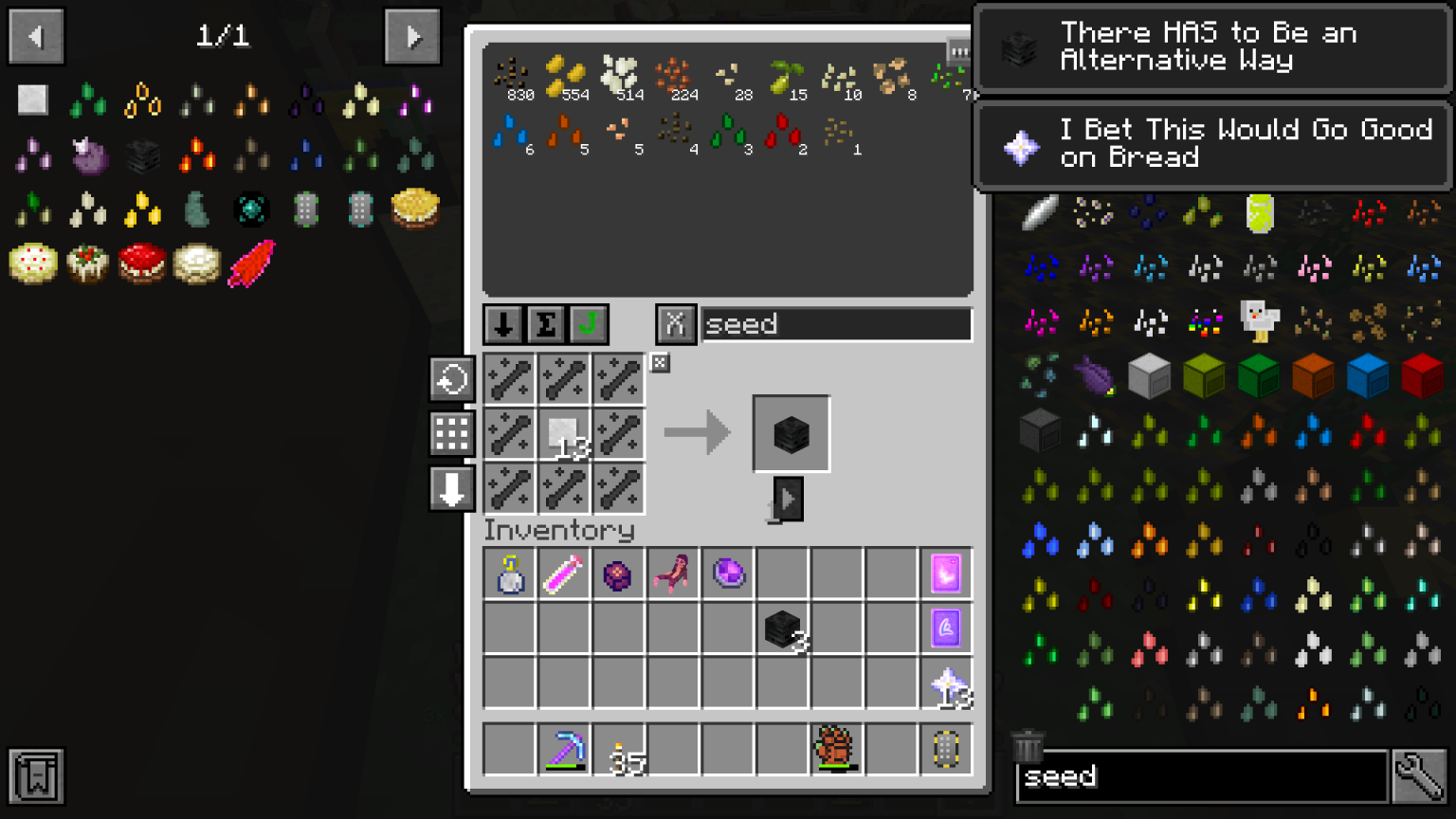The height and width of the screenshot is (819, 1456).
Task: Click the left arrow to view previous bookmark page
Action: 35,36
